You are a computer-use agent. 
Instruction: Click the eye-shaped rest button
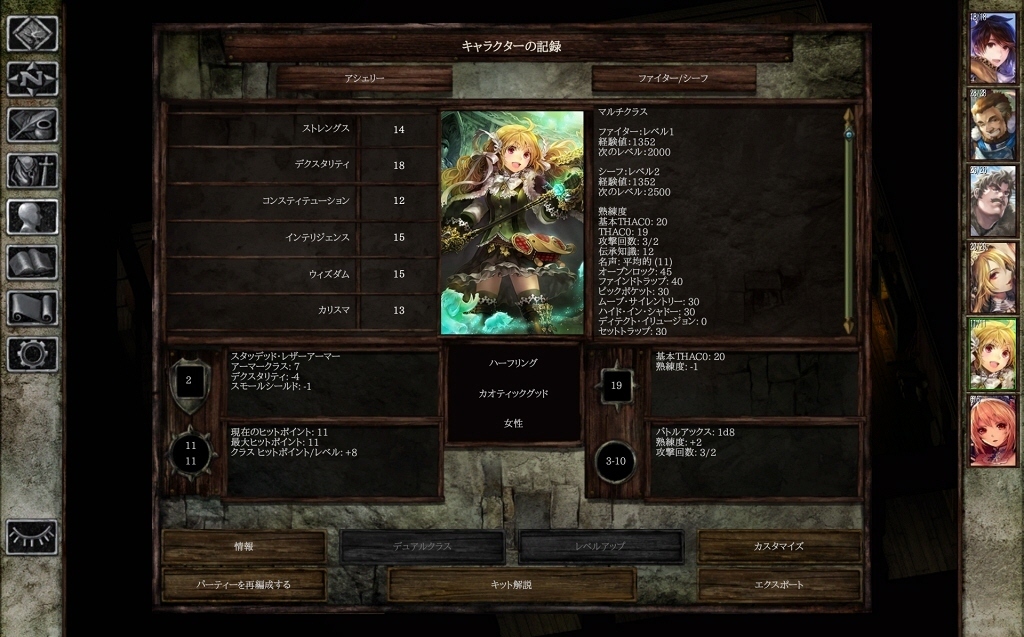point(32,537)
